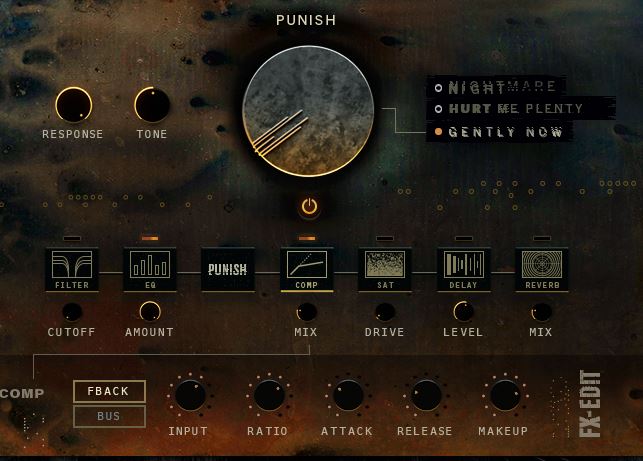Click the Cutoff knob under Filter
The height and width of the screenshot is (461, 643).
pos(72,311)
